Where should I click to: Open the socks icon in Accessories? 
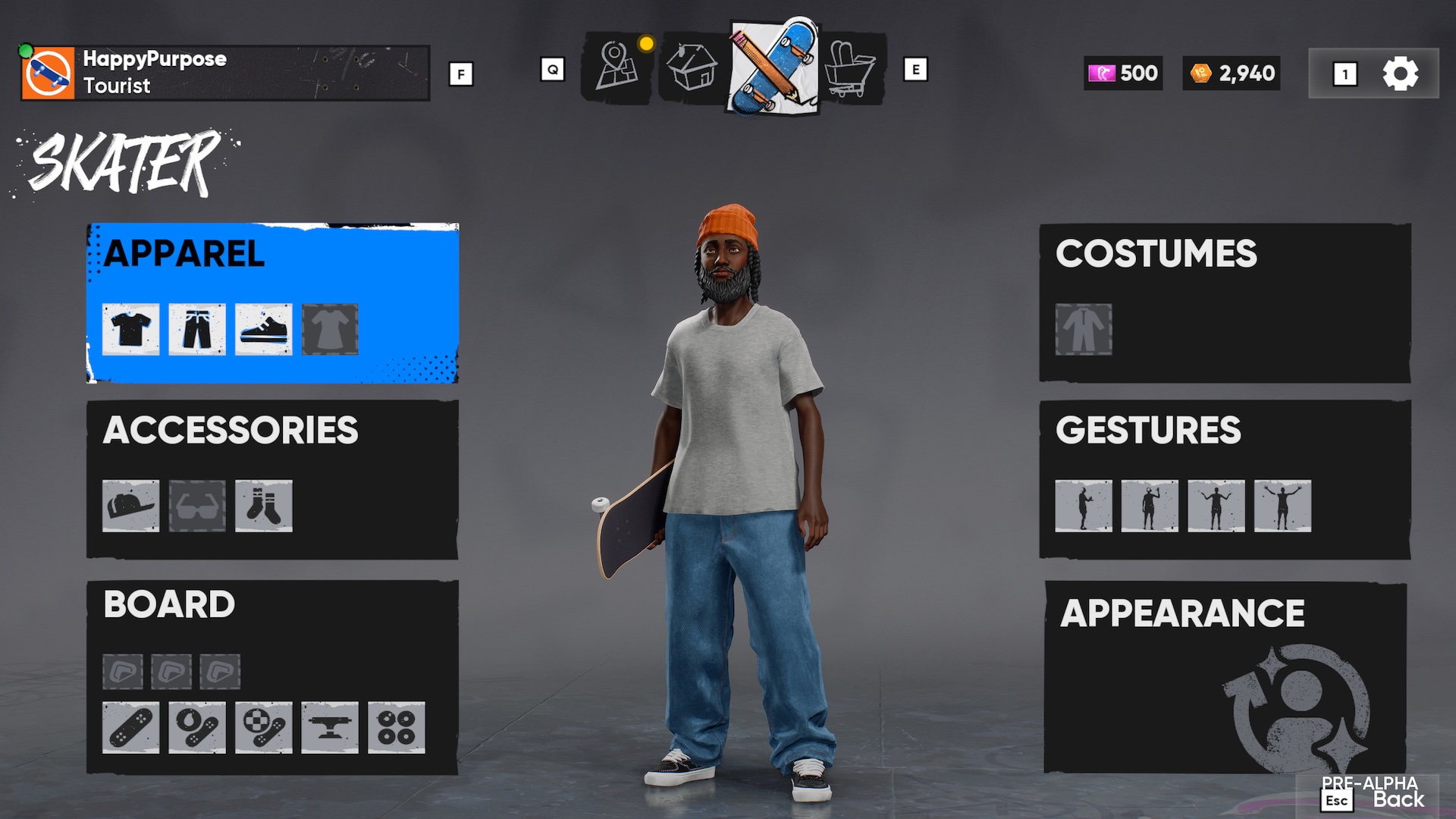[x=262, y=507]
